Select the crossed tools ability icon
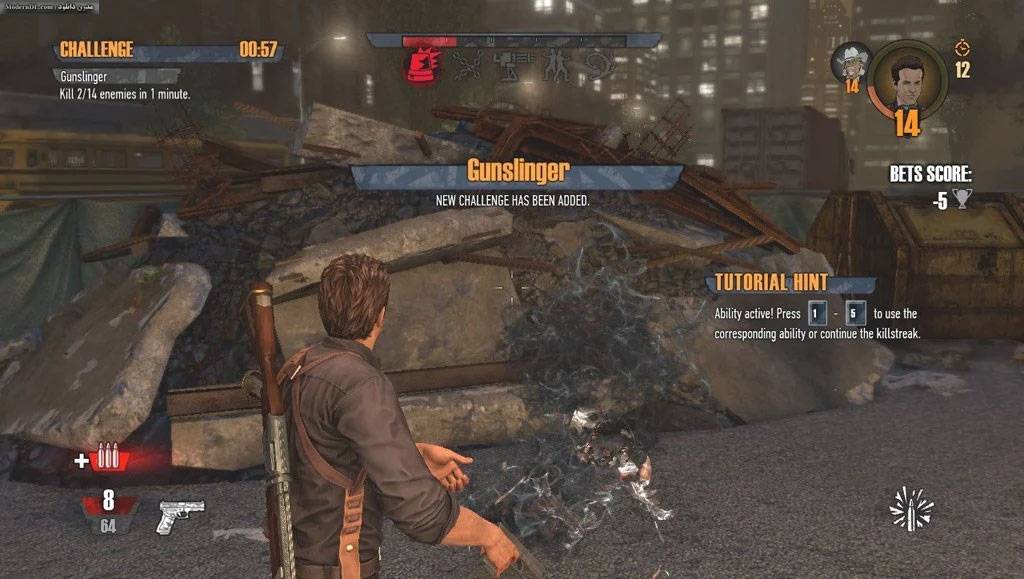The height and width of the screenshot is (579, 1024). click(x=466, y=66)
